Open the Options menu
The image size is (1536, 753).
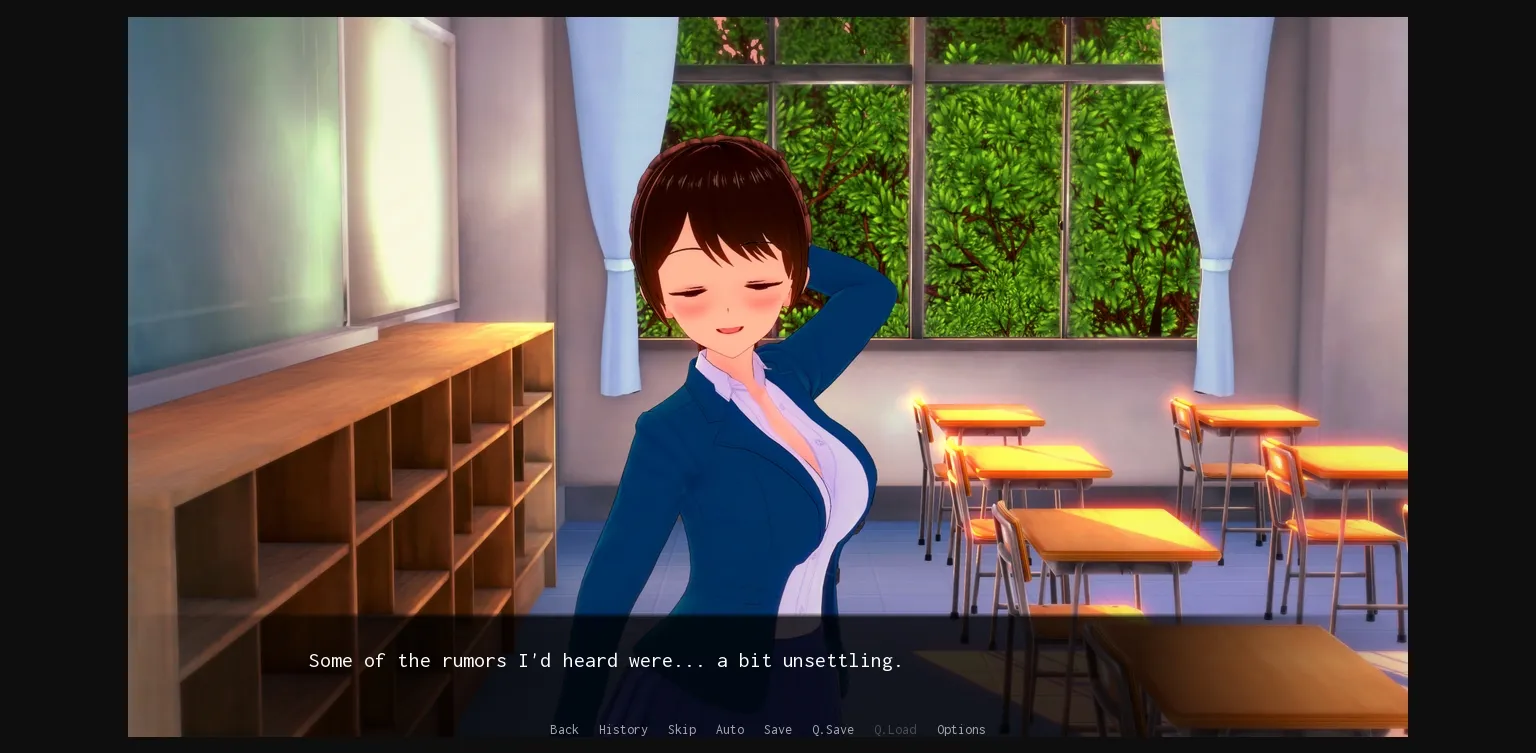(960, 729)
